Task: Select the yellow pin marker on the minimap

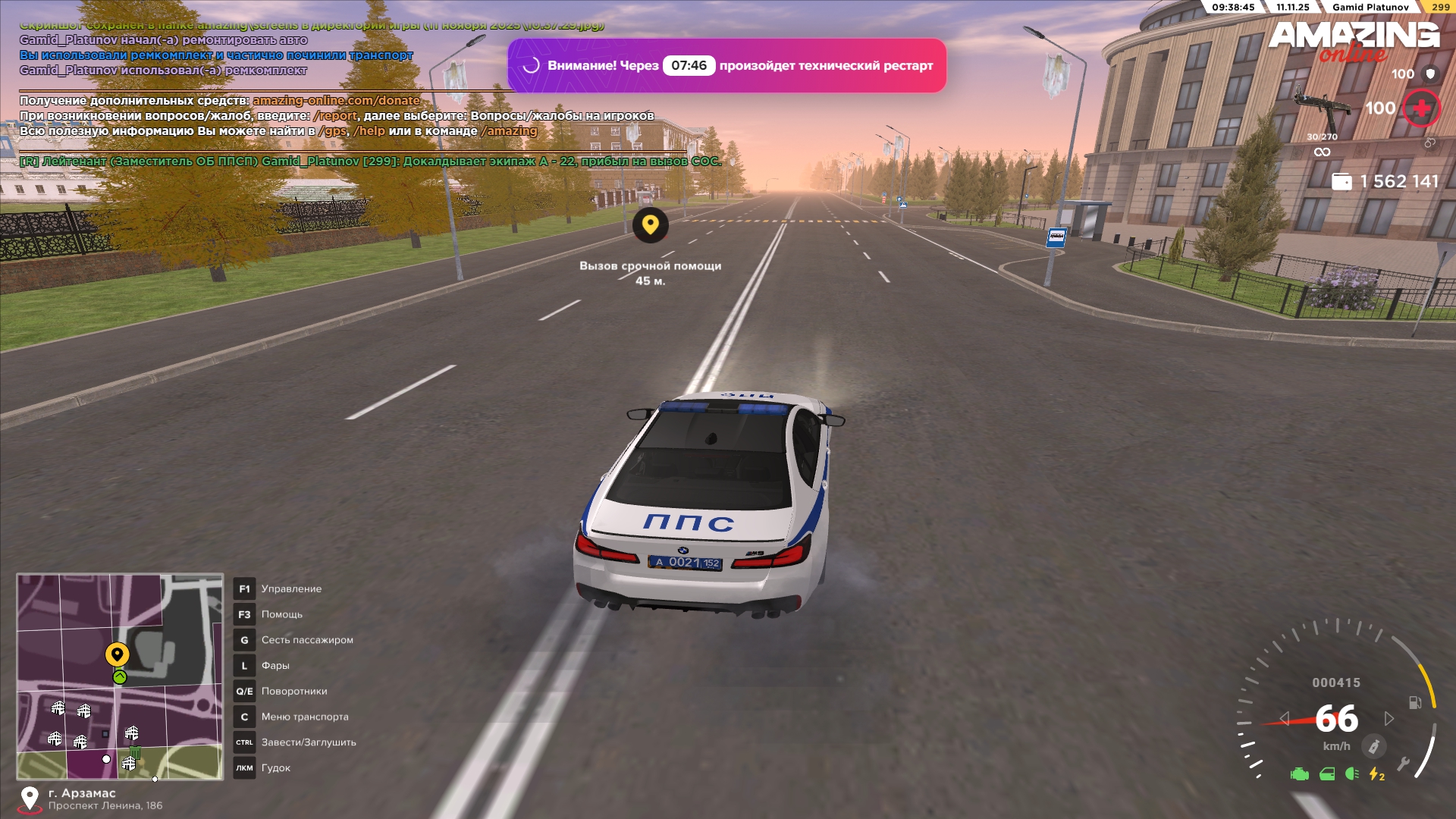Action: click(117, 654)
